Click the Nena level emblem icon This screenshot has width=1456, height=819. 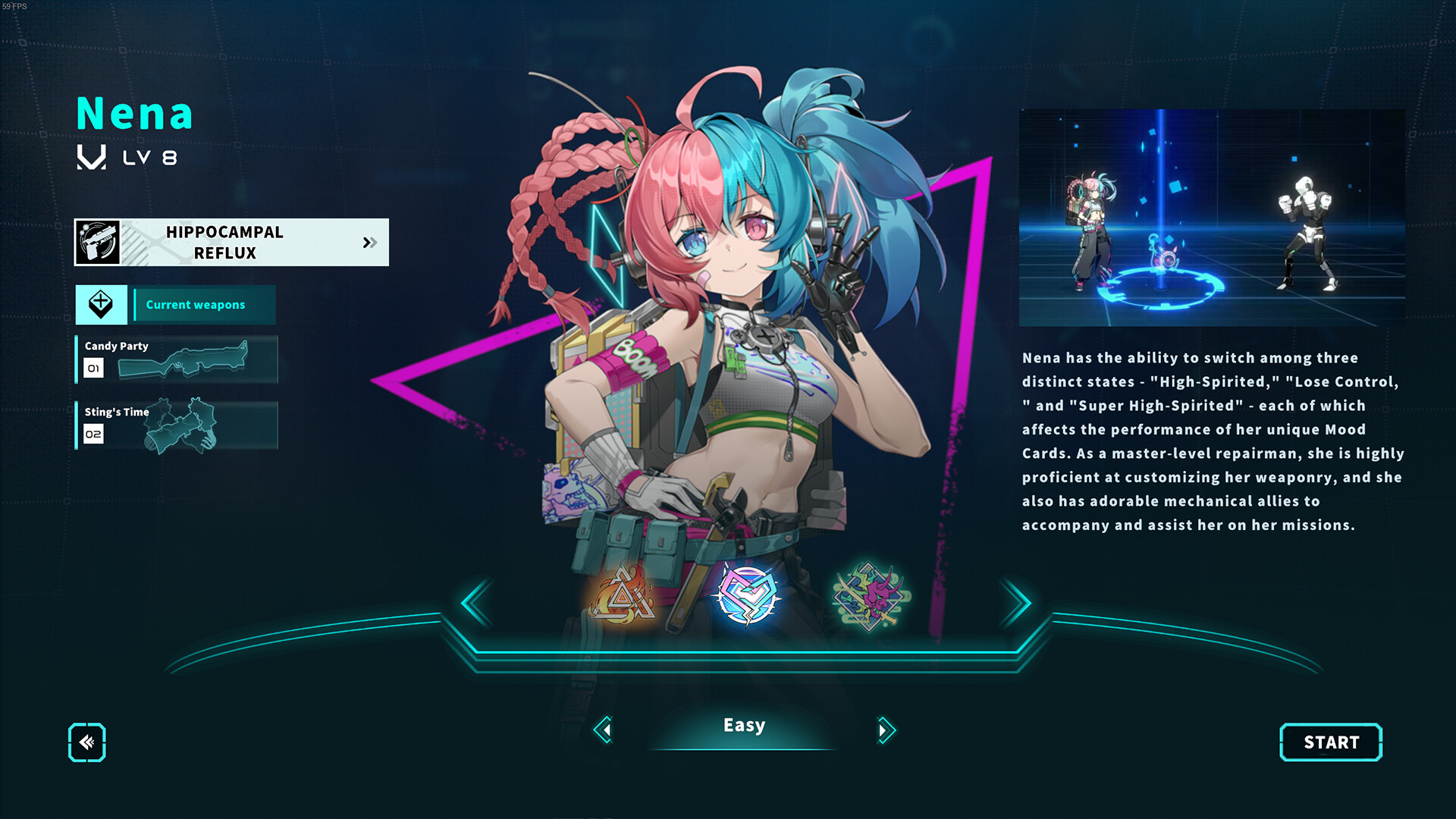point(90,158)
